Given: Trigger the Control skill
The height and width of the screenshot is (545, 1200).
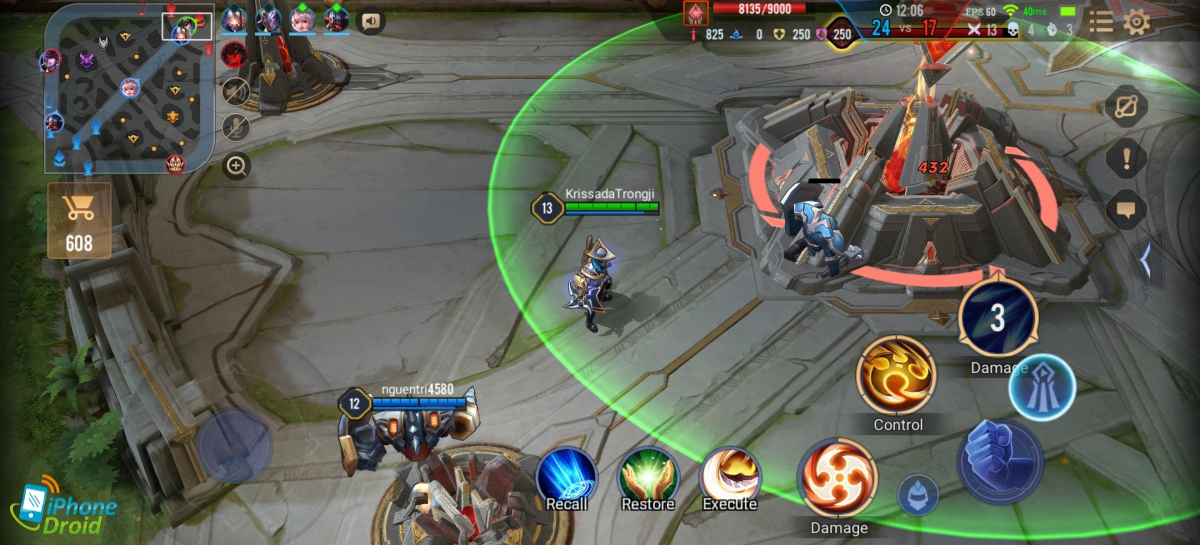Looking at the screenshot, I should tap(897, 374).
